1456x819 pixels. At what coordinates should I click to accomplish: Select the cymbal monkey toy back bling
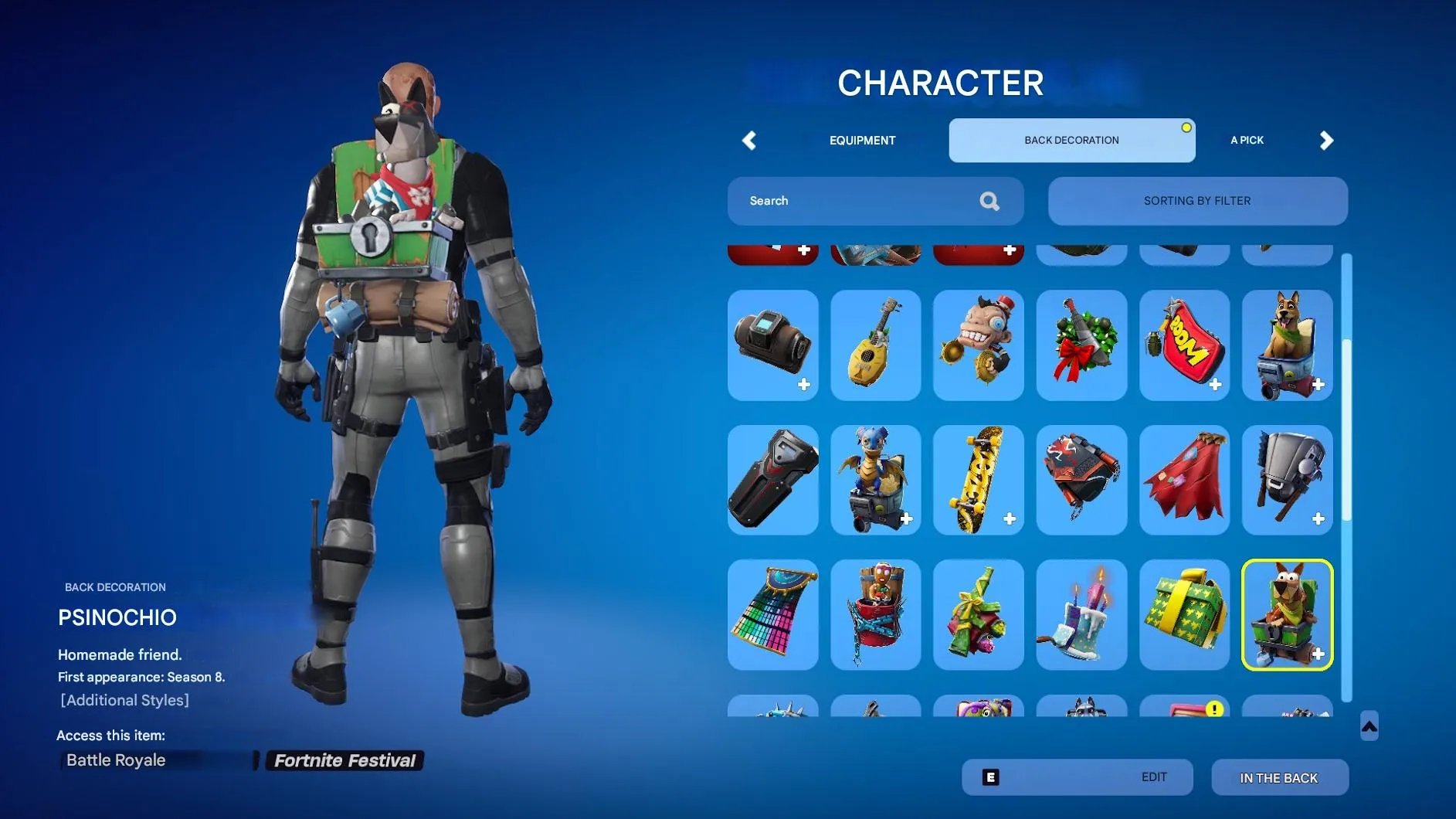coord(979,345)
